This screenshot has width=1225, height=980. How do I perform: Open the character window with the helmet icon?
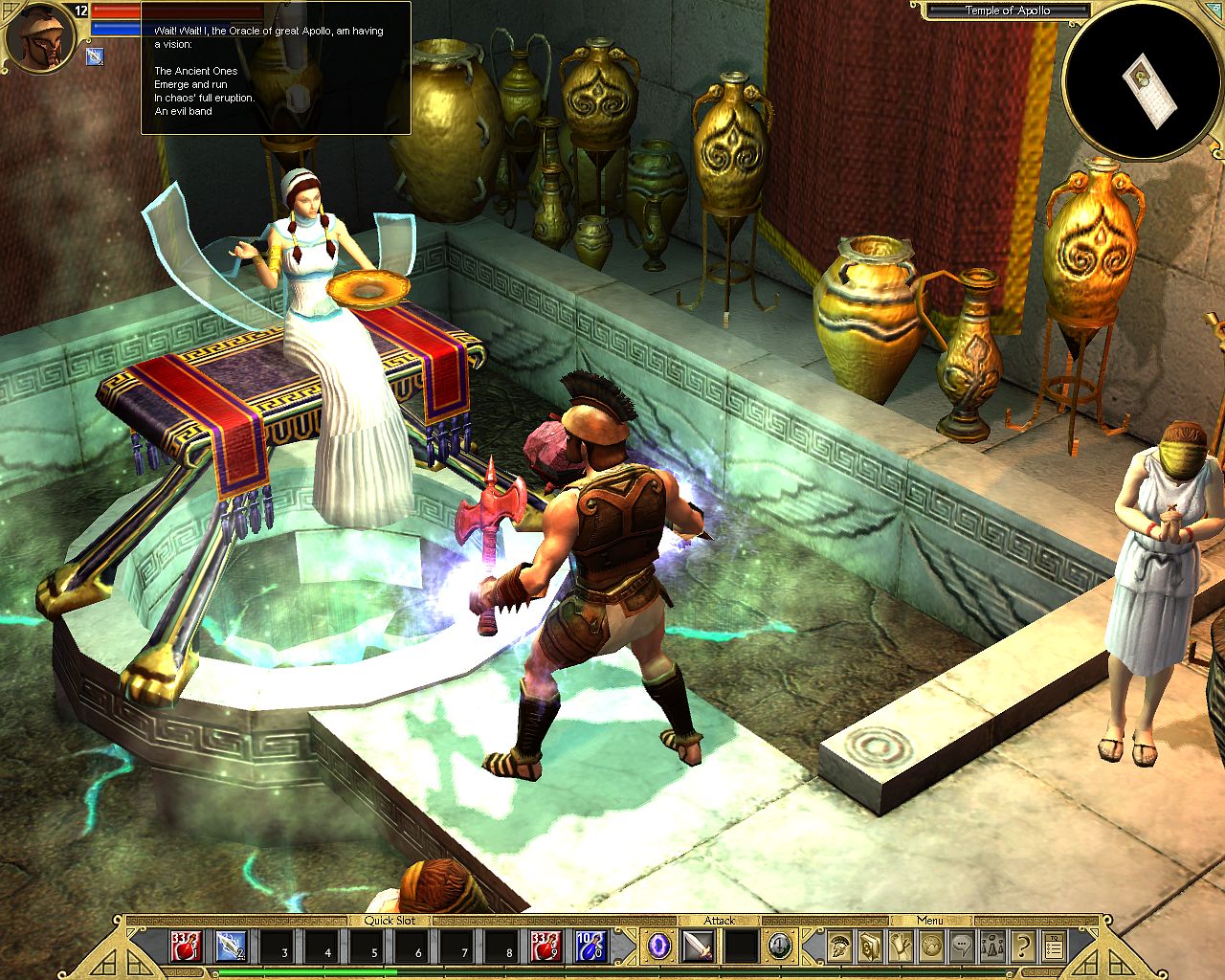click(840, 947)
